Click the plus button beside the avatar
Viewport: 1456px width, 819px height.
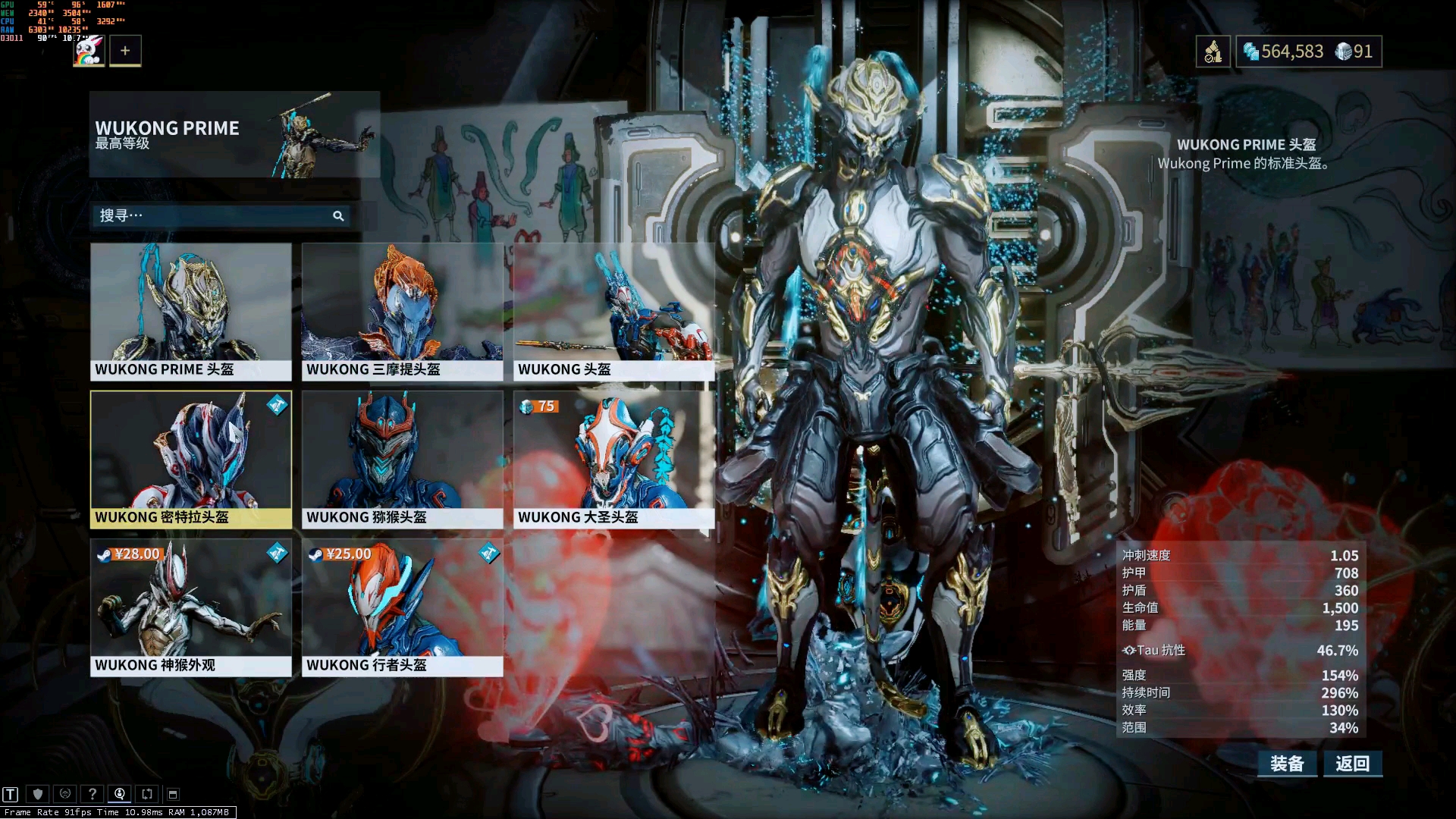tap(125, 51)
